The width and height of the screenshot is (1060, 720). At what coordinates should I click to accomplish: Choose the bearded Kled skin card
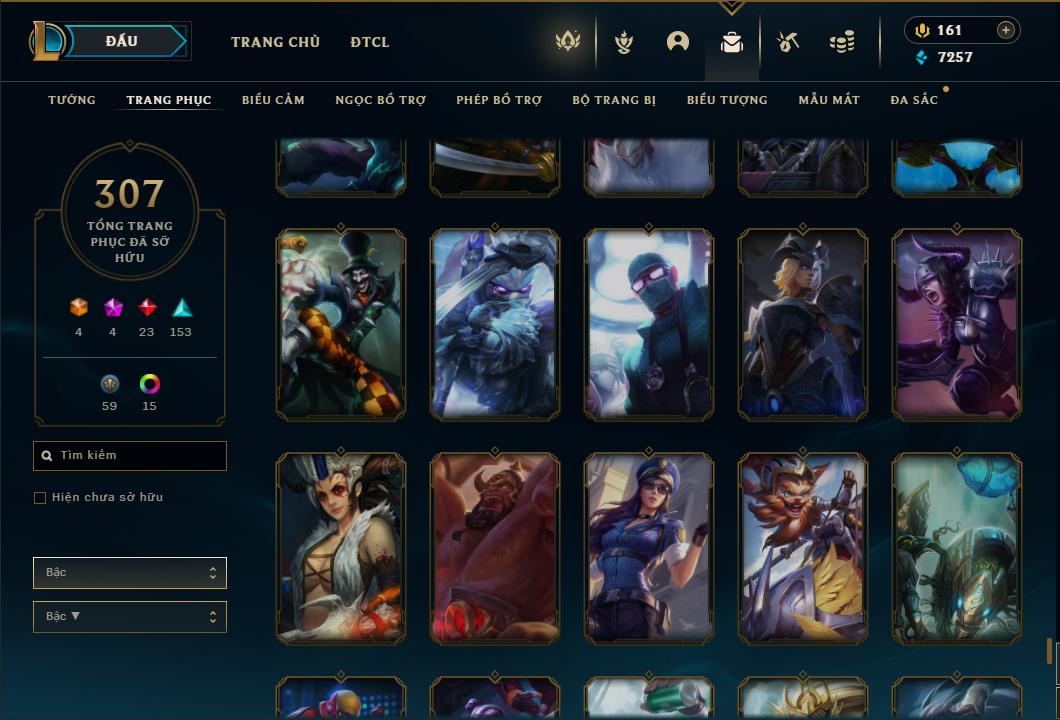point(803,547)
